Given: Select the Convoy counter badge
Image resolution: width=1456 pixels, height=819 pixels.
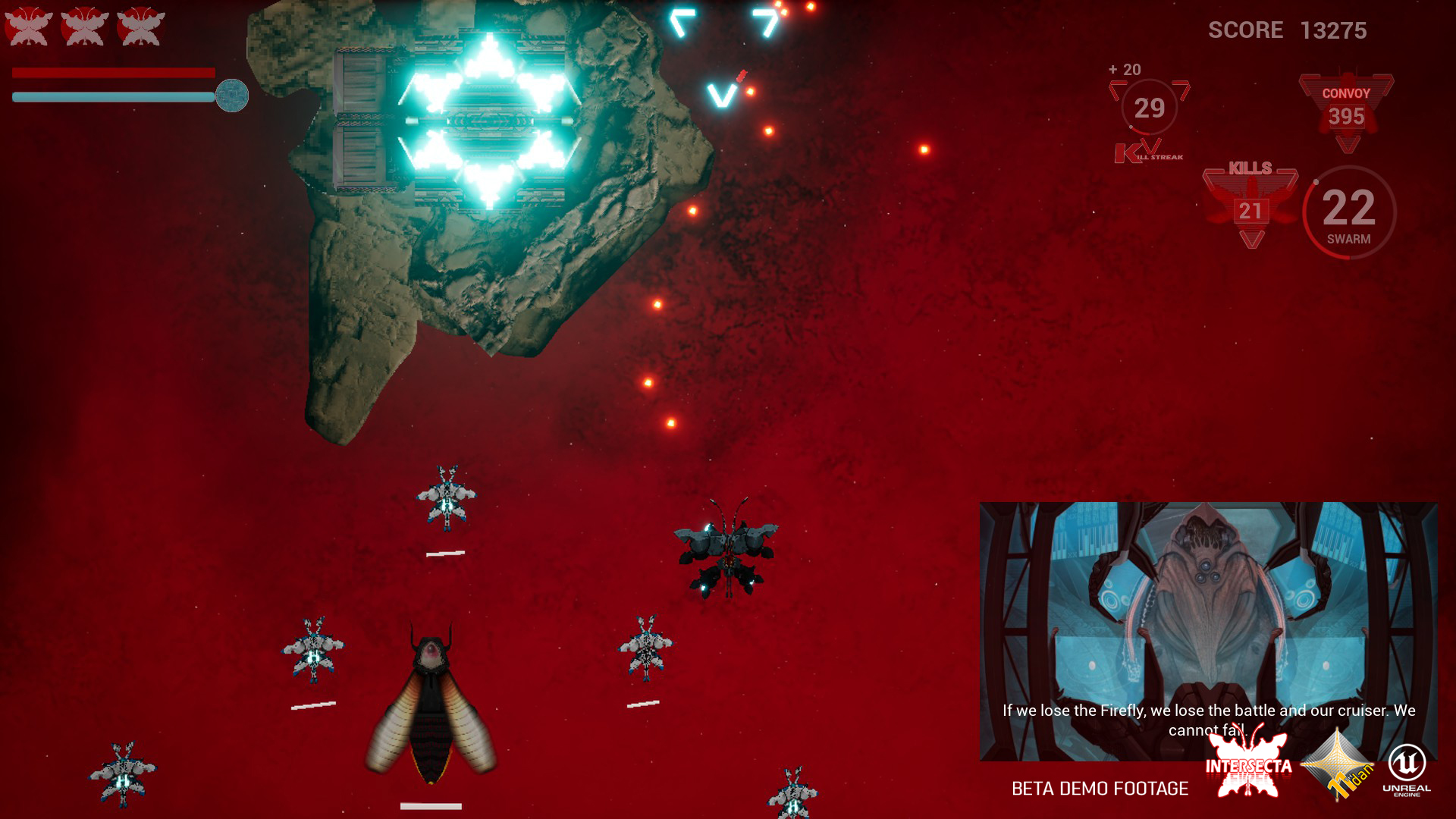Looking at the screenshot, I should (x=1346, y=110).
